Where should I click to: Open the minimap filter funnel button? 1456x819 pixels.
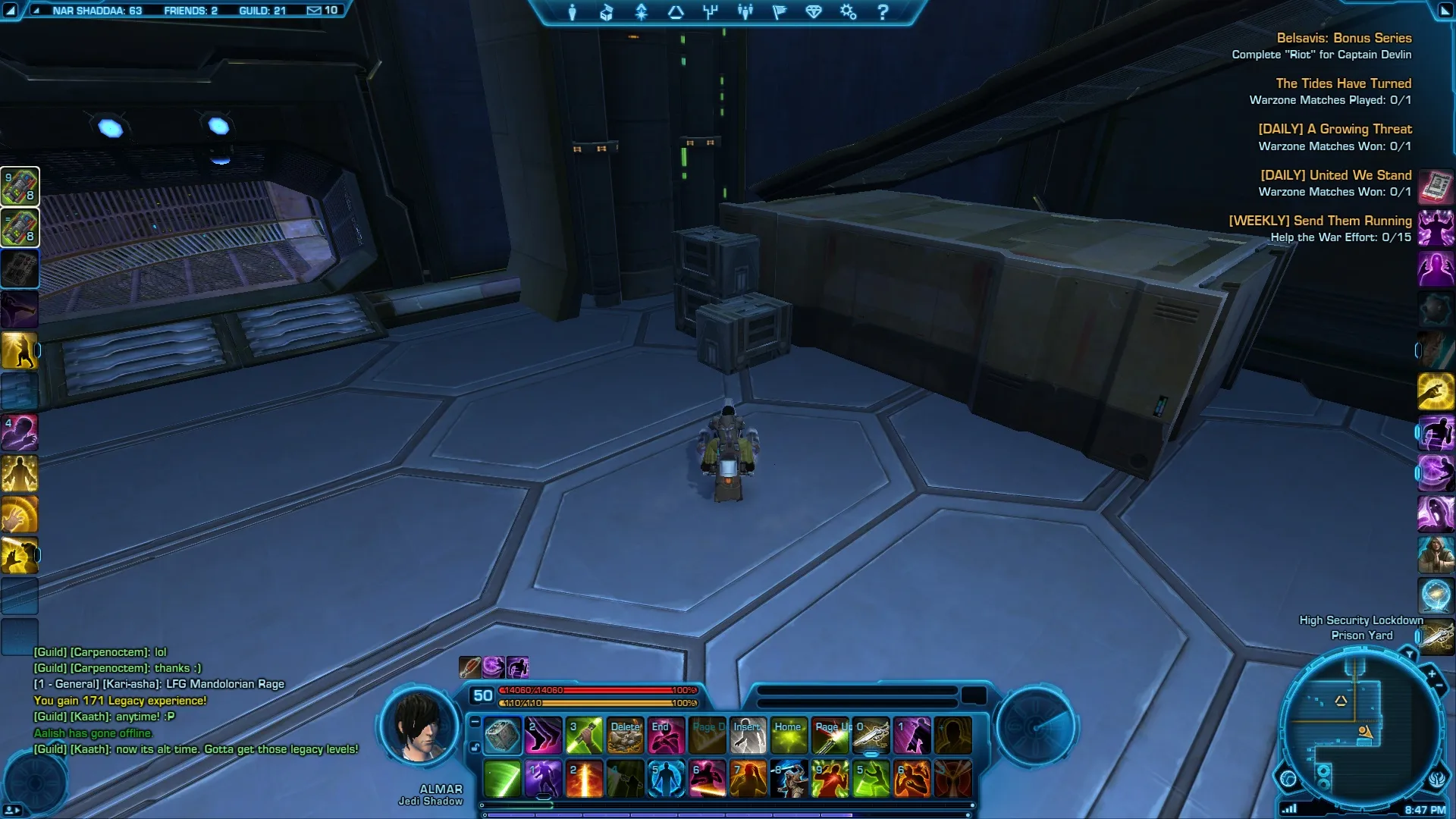tap(1409, 654)
